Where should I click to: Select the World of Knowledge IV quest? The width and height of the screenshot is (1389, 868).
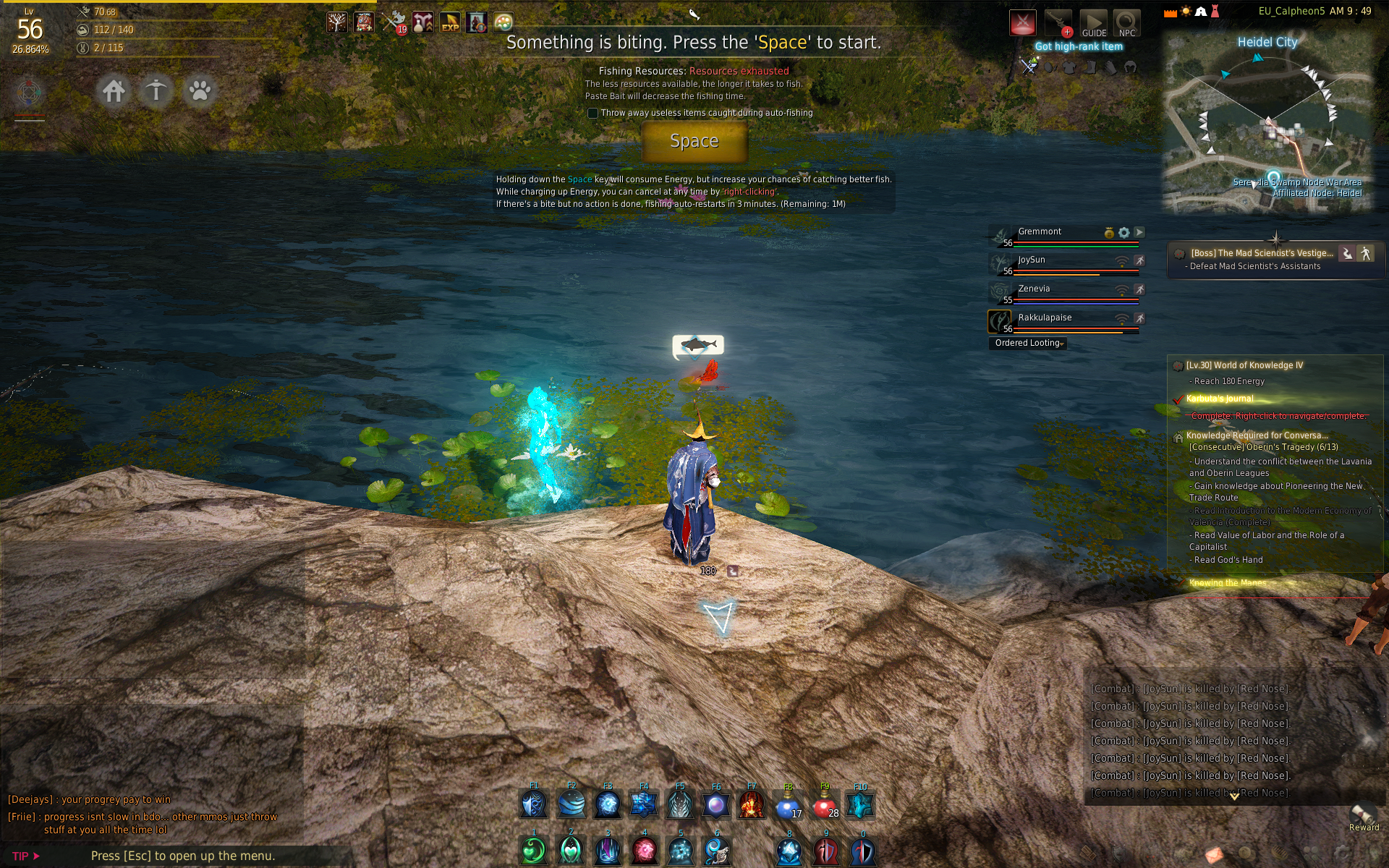pyautogui.click(x=1244, y=365)
